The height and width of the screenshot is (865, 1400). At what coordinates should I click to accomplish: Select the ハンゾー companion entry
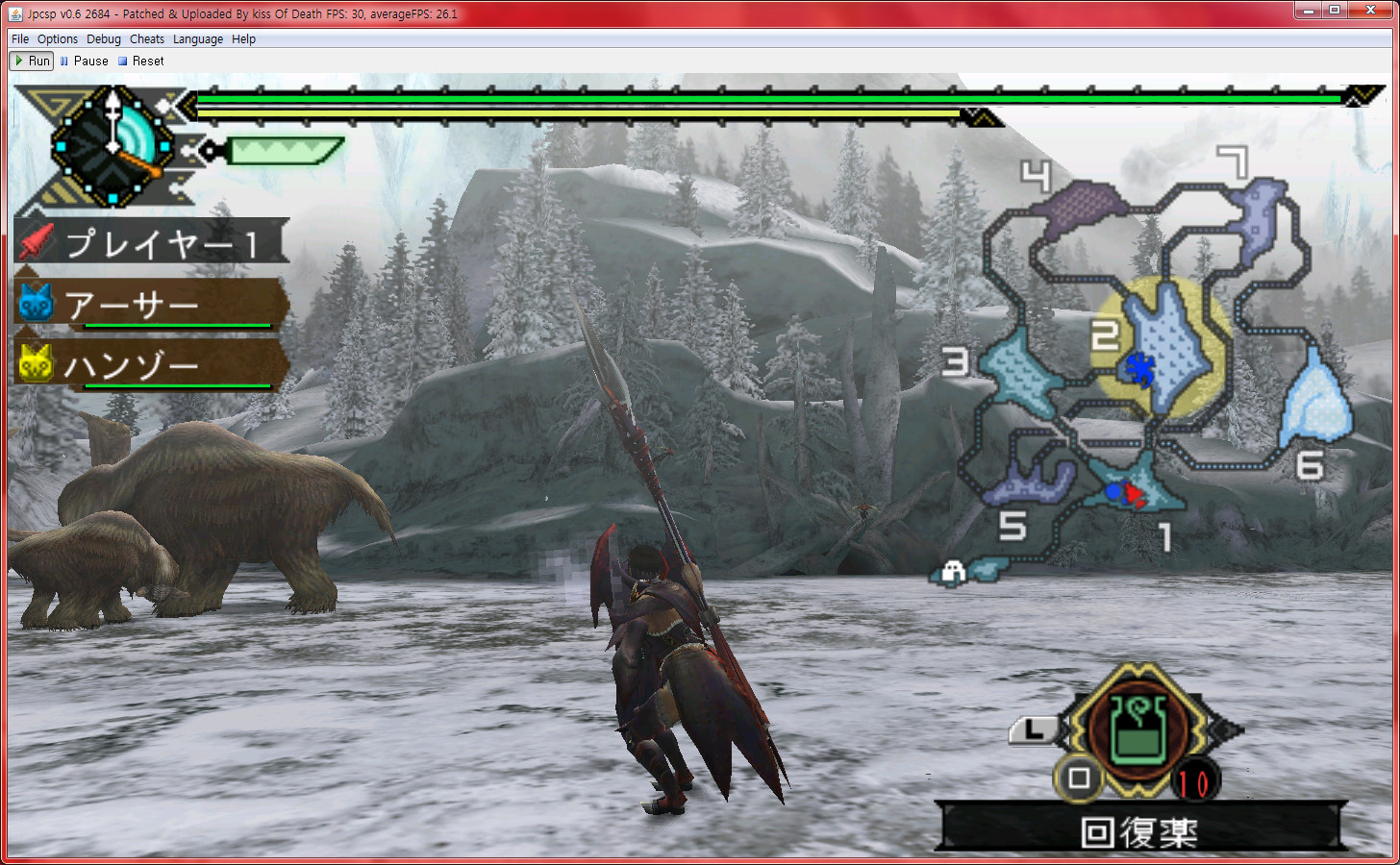(151, 366)
